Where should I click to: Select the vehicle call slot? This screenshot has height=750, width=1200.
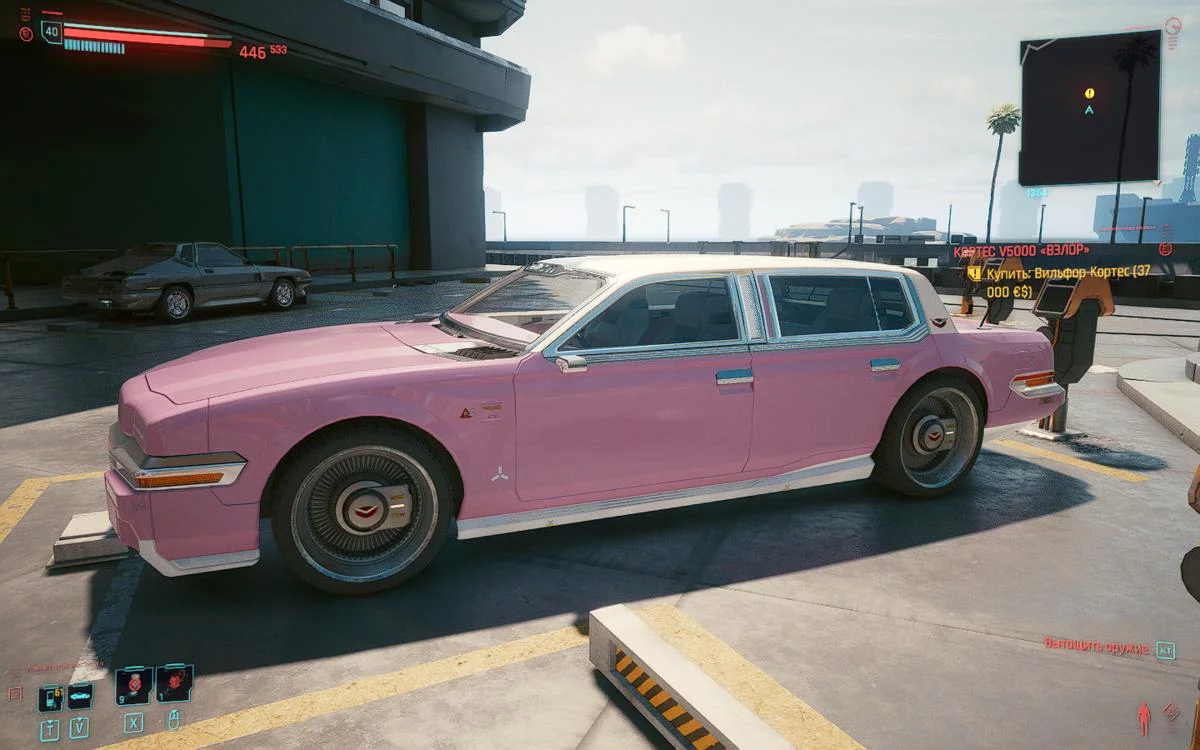(x=79, y=695)
